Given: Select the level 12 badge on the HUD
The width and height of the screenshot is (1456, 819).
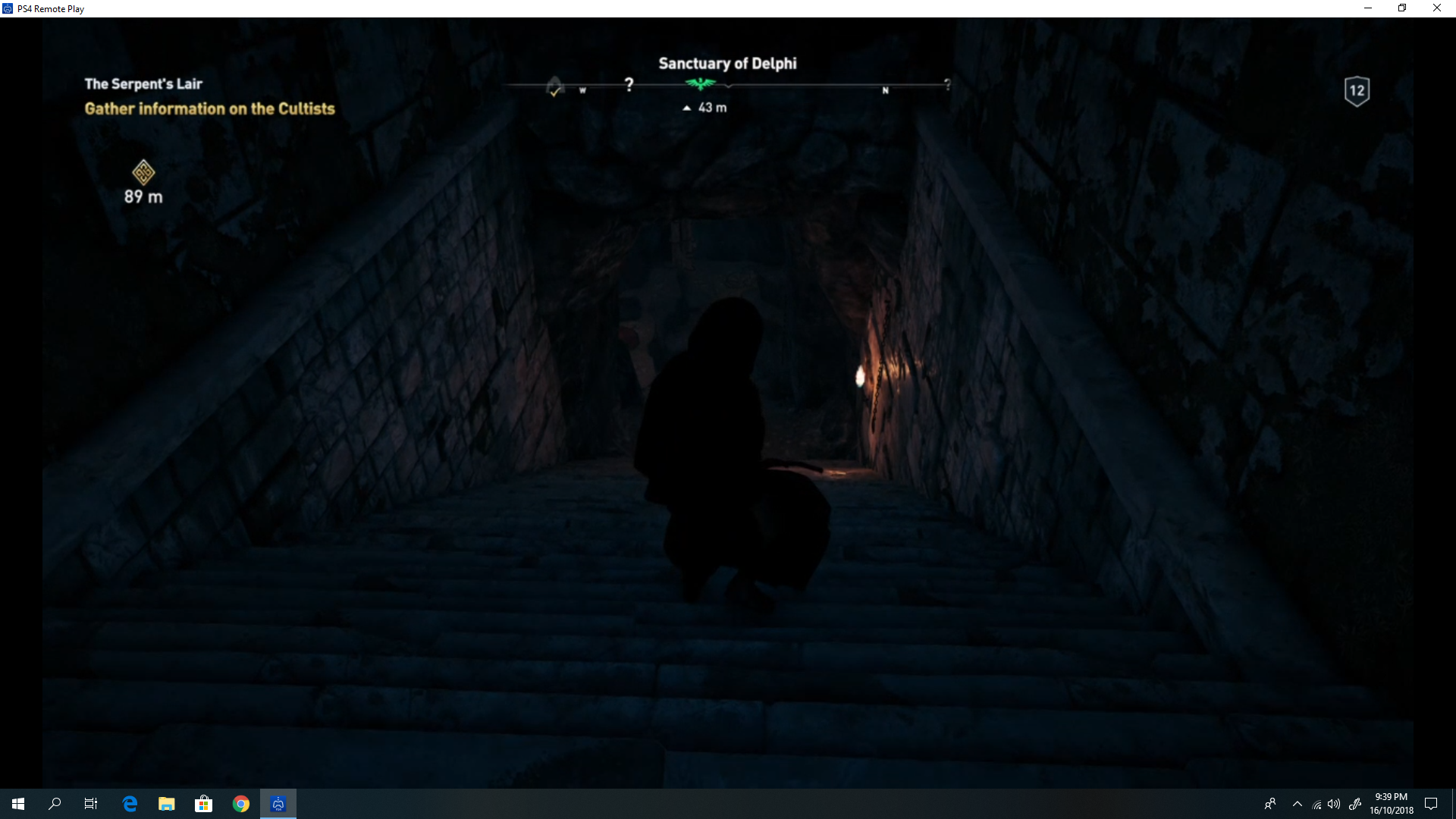Looking at the screenshot, I should [x=1356, y=91].
